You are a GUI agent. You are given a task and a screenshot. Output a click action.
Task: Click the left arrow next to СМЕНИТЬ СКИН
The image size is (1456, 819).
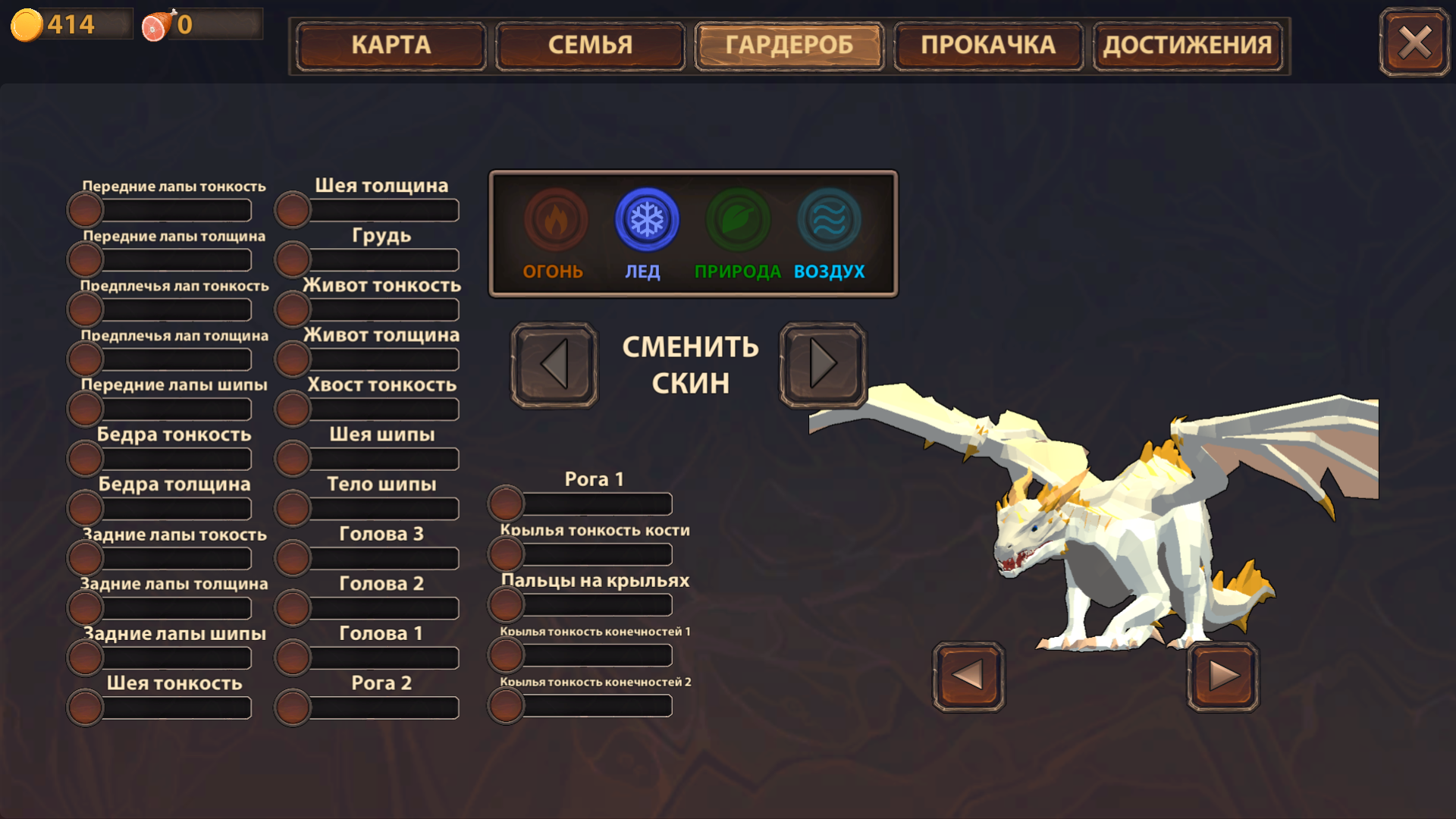pyautogui.click(x=553, y=365)
